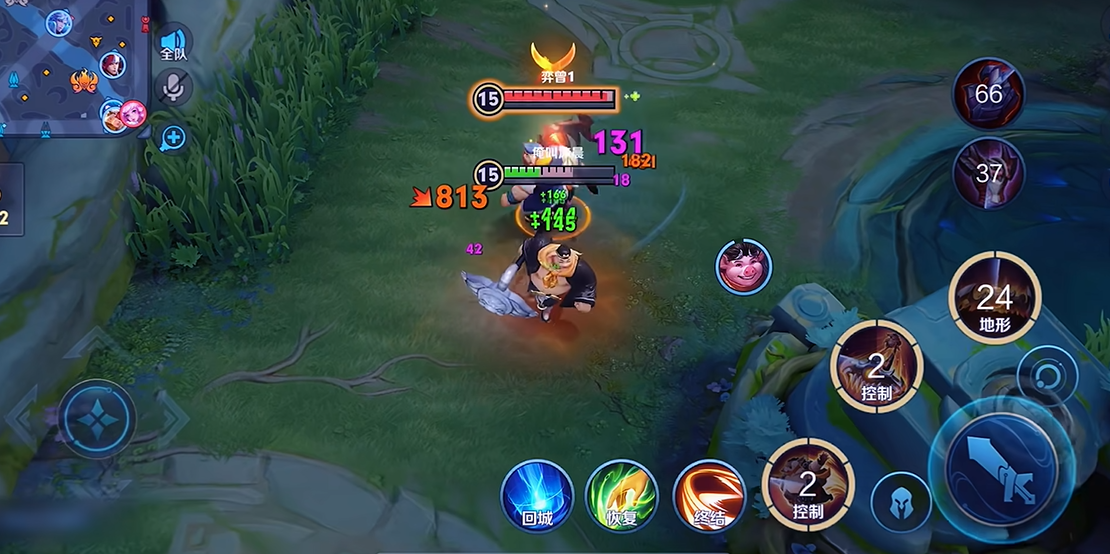Target the pig hero portrait
Image resolution: width=1110 pixels, height=554 pixels.
pyautogui.click(x=743, y=266)
